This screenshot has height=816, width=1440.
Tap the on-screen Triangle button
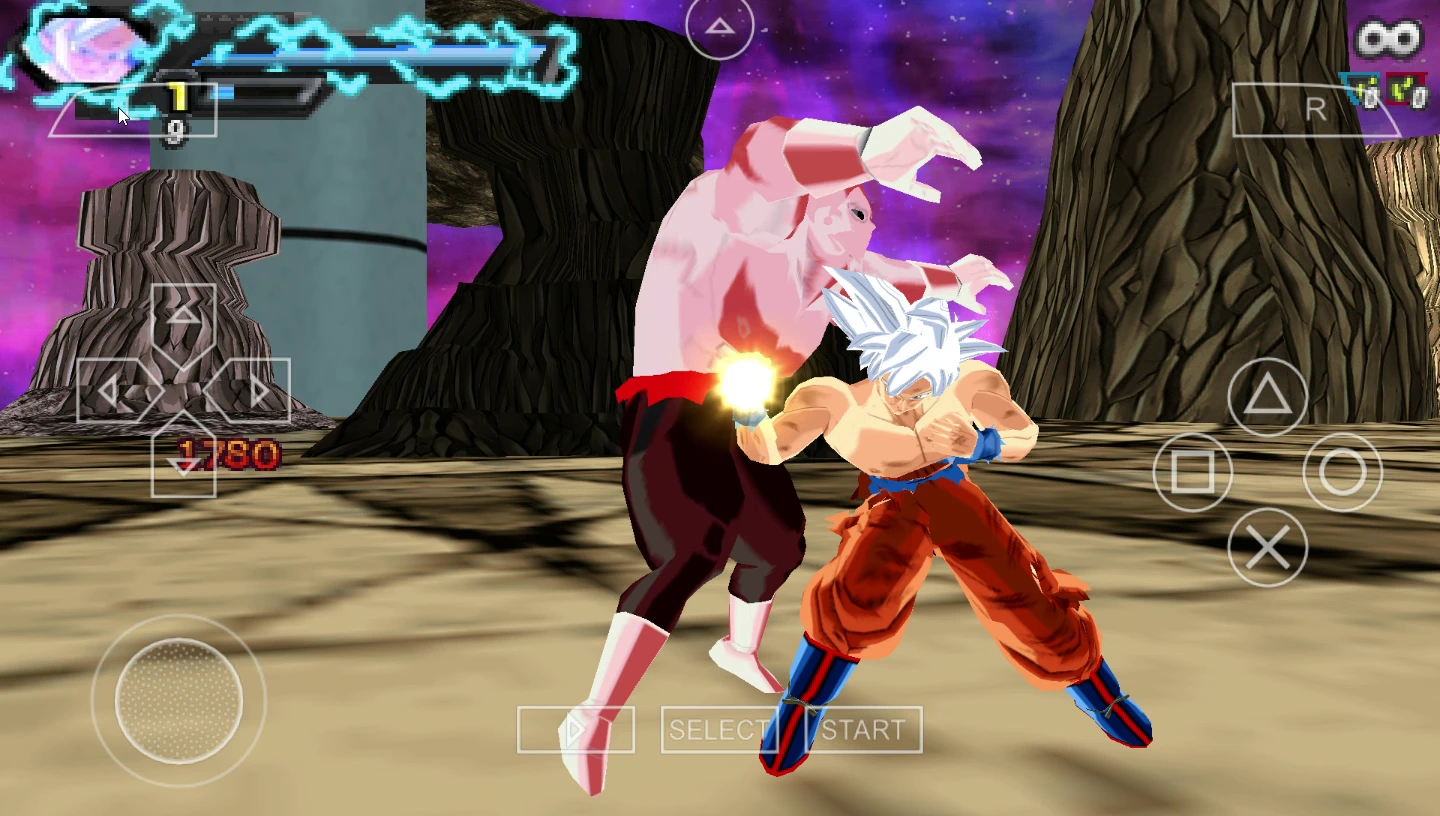click(1267, 397)
